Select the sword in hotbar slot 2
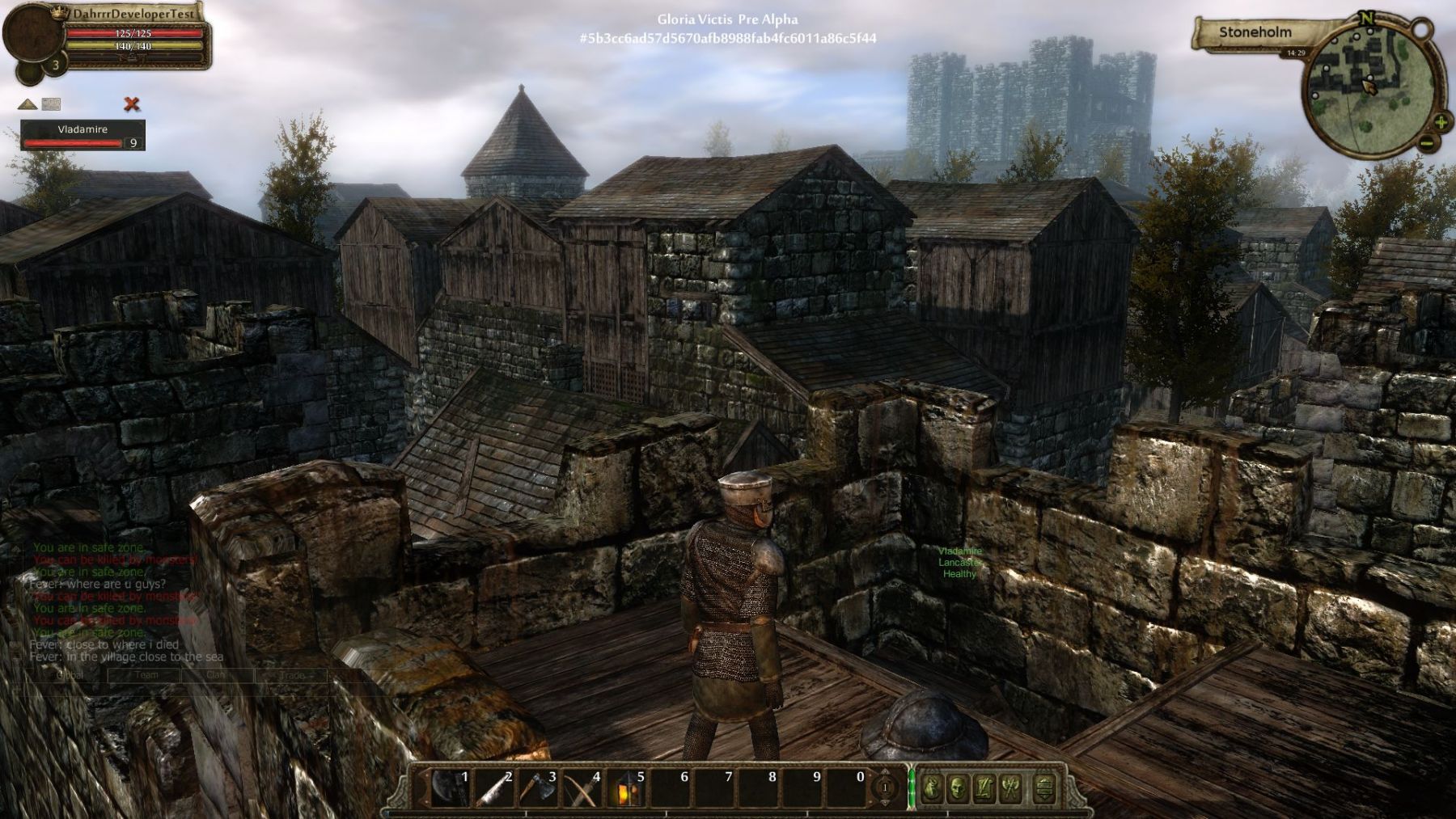 tap(493, 787)
